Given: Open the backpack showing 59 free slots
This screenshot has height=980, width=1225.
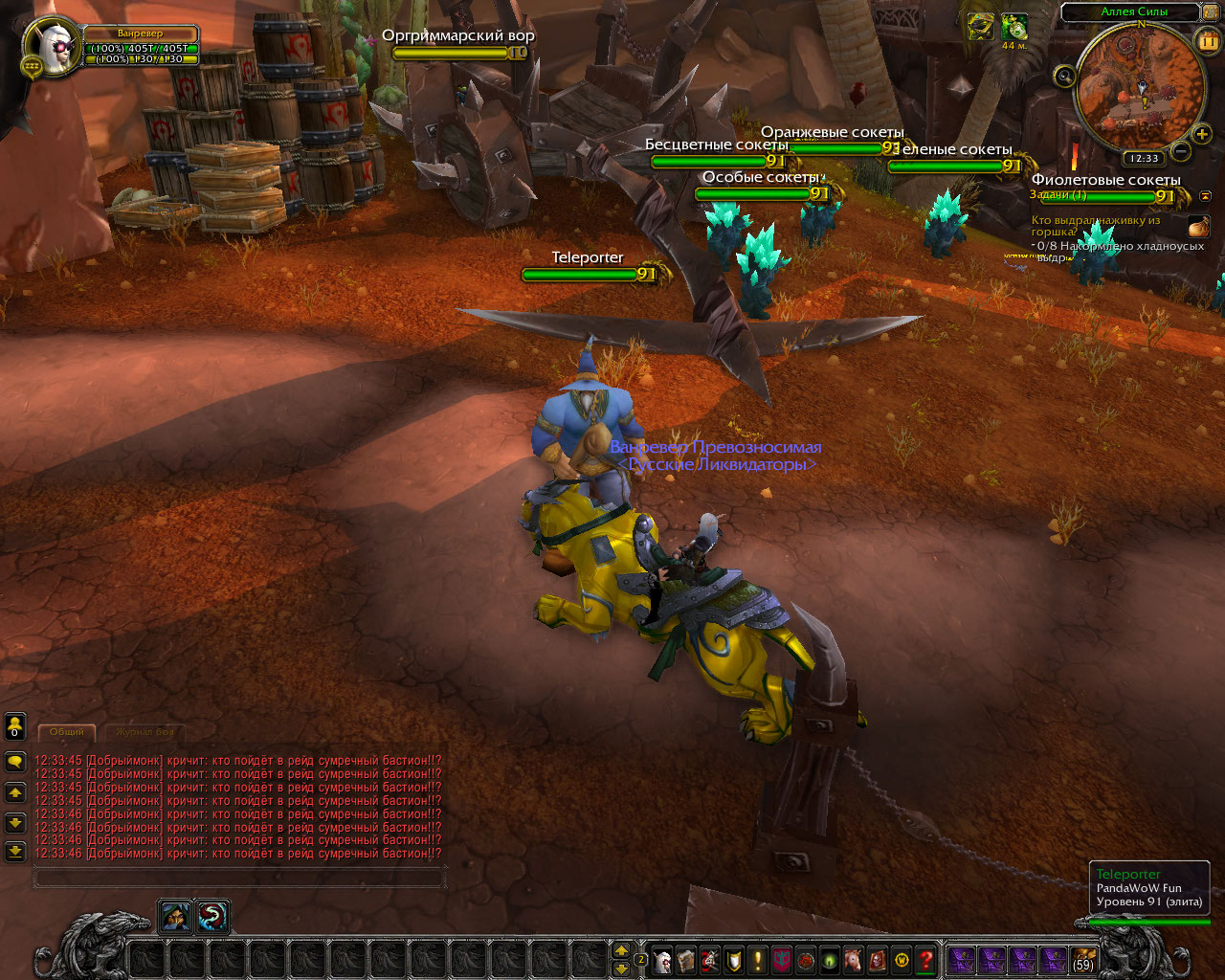Looking at the screenshot, I should pyautogui.click(x=1083, y=960).
